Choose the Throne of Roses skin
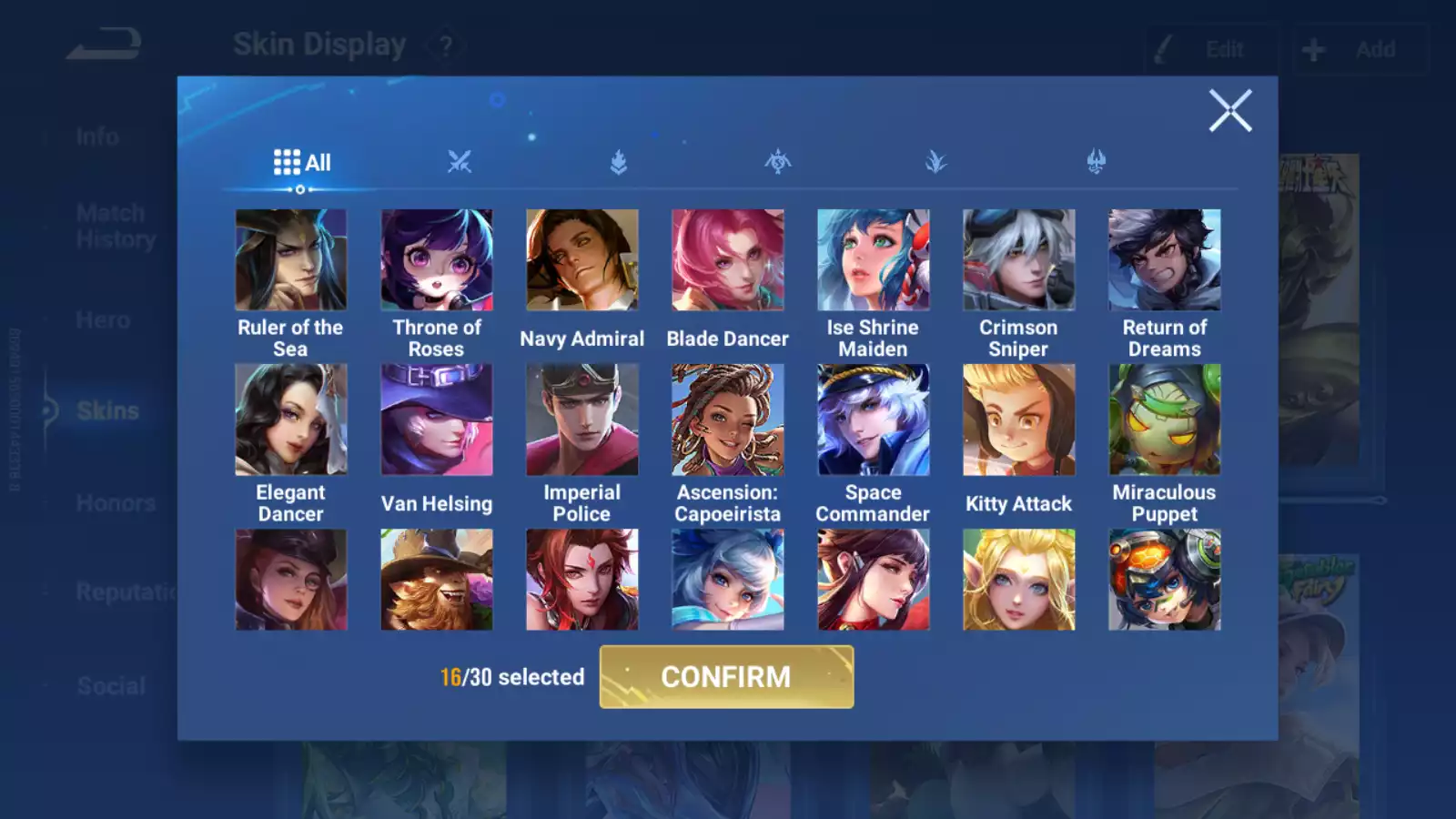Screen dimensions: 1456x819 437,260
